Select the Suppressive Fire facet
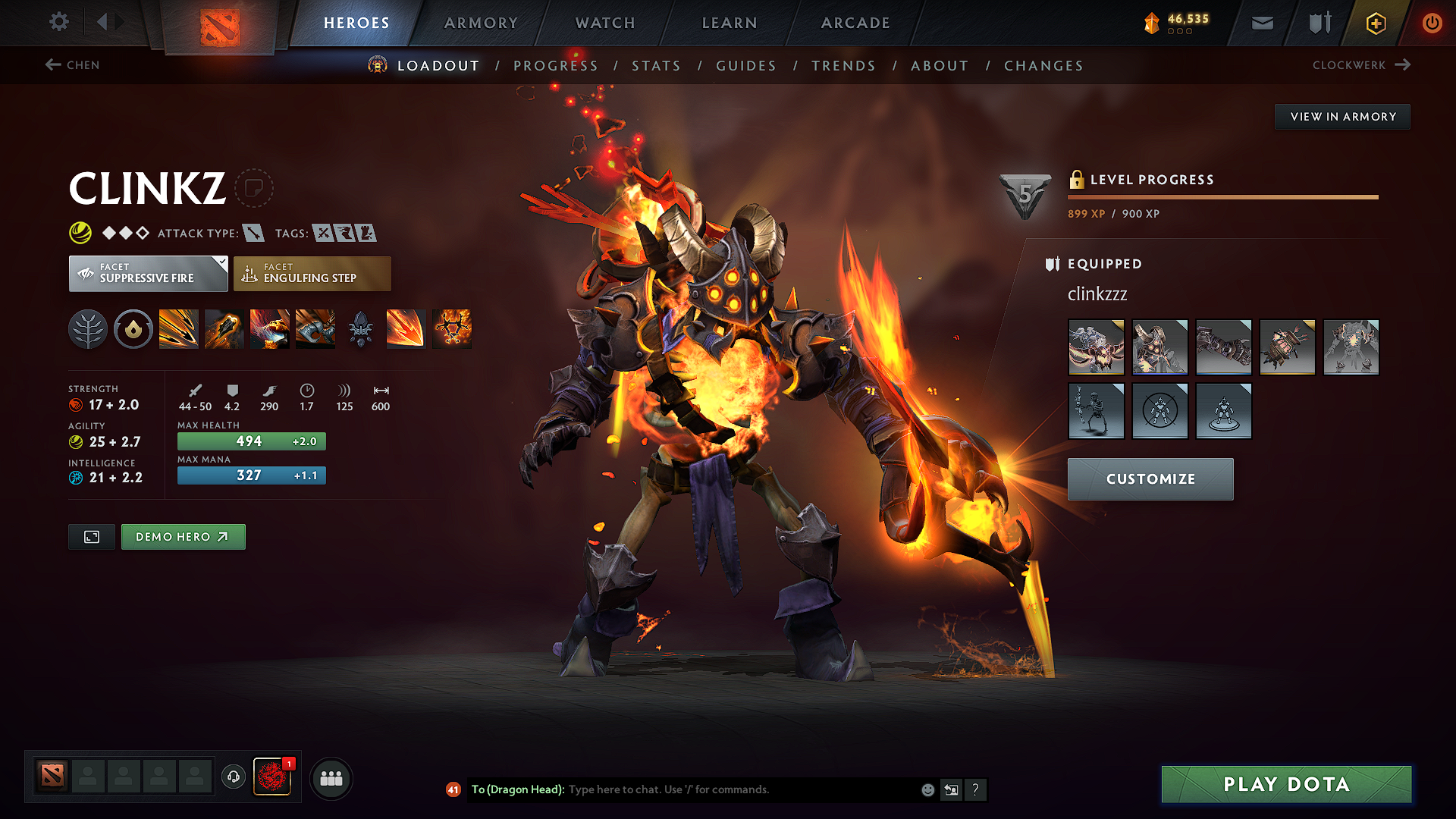 pos(148,273)
